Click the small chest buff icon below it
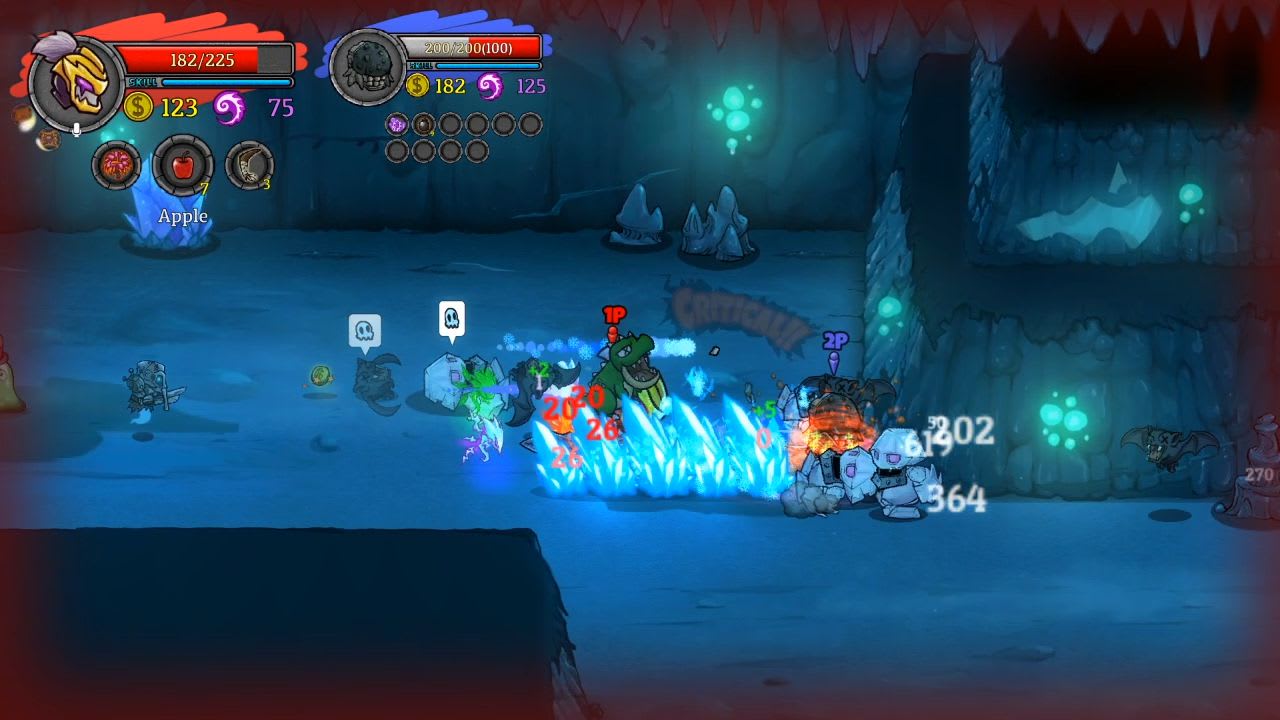 tap(49, 139)
